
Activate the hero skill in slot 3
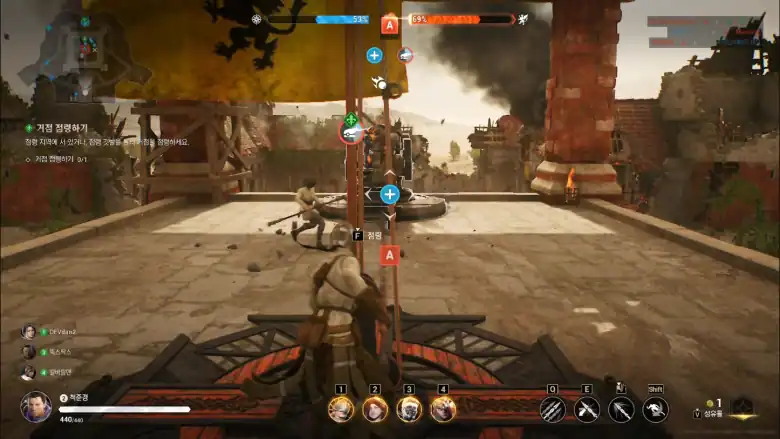[x=409, y=408]
